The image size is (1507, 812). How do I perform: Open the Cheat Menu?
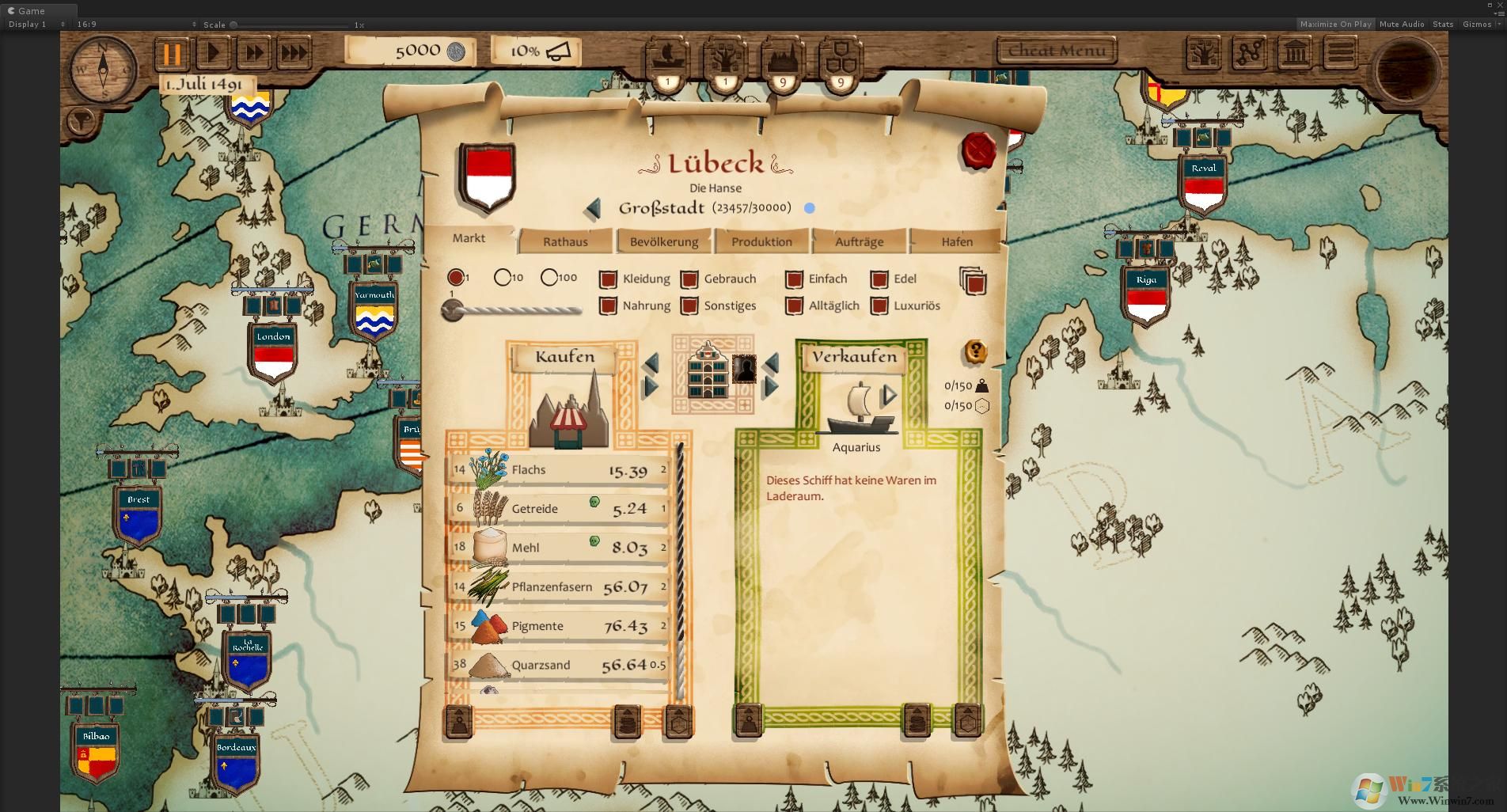pos(1057,49)
